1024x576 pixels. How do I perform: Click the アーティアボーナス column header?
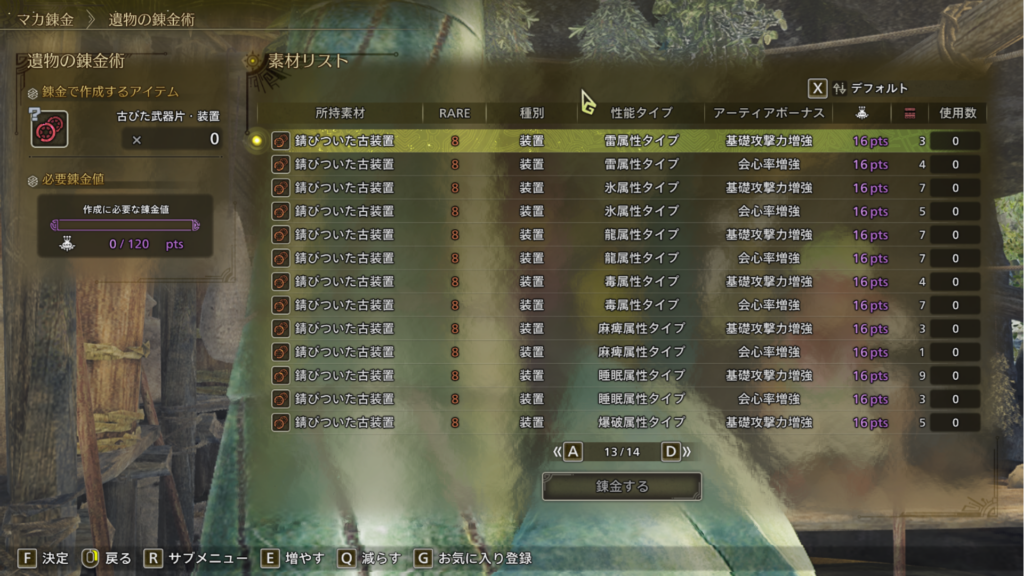click(x=768, y=113)
